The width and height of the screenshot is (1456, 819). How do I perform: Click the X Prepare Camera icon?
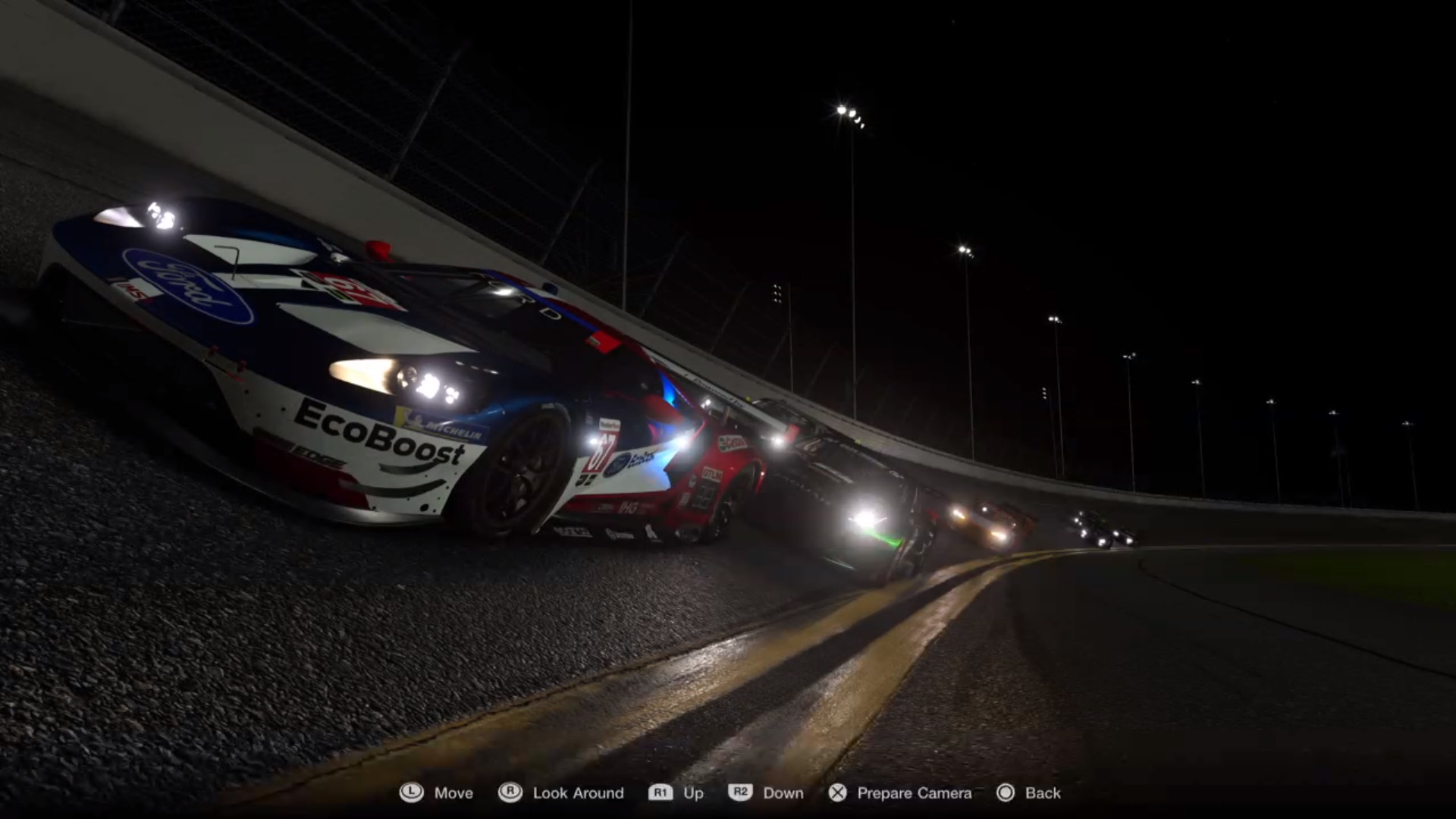pos(838,793)
